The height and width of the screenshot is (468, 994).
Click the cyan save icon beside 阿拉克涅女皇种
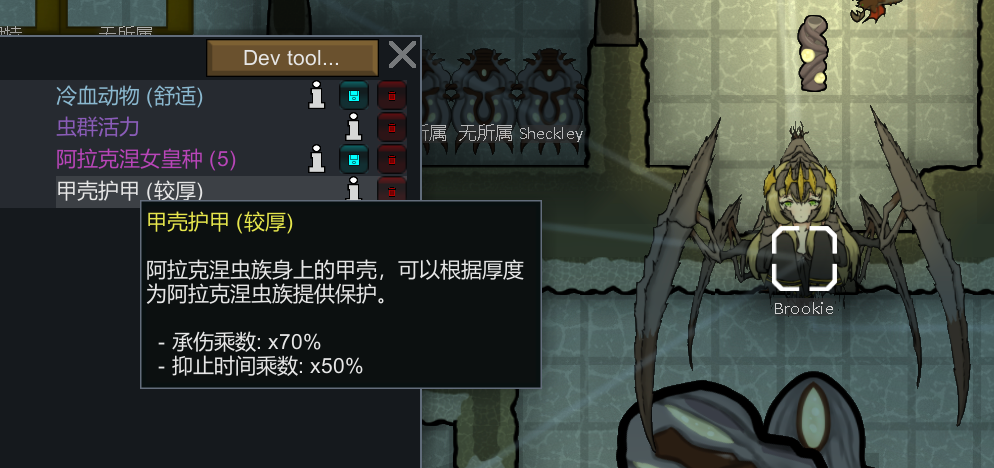[354, 158]
